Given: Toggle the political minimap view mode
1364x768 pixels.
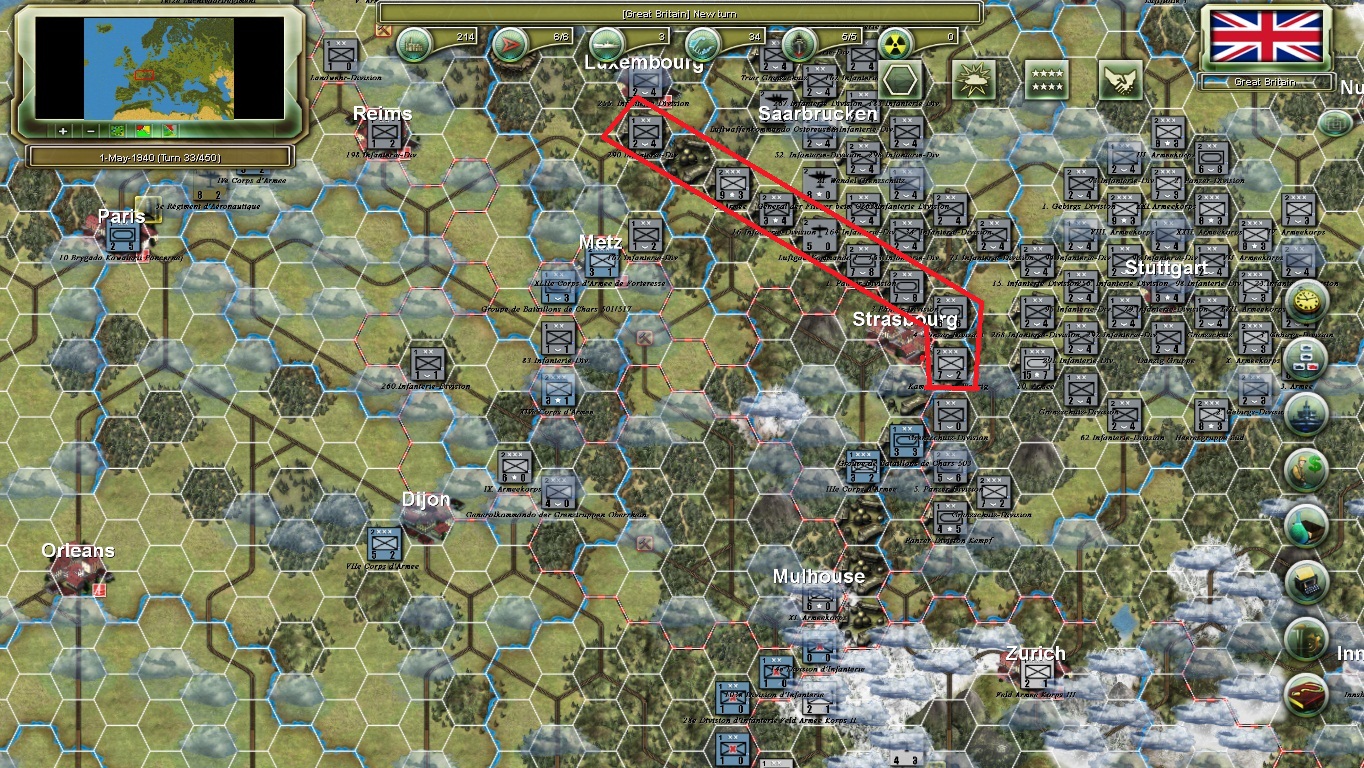Looking at the screenshot, I should [143, 131].
